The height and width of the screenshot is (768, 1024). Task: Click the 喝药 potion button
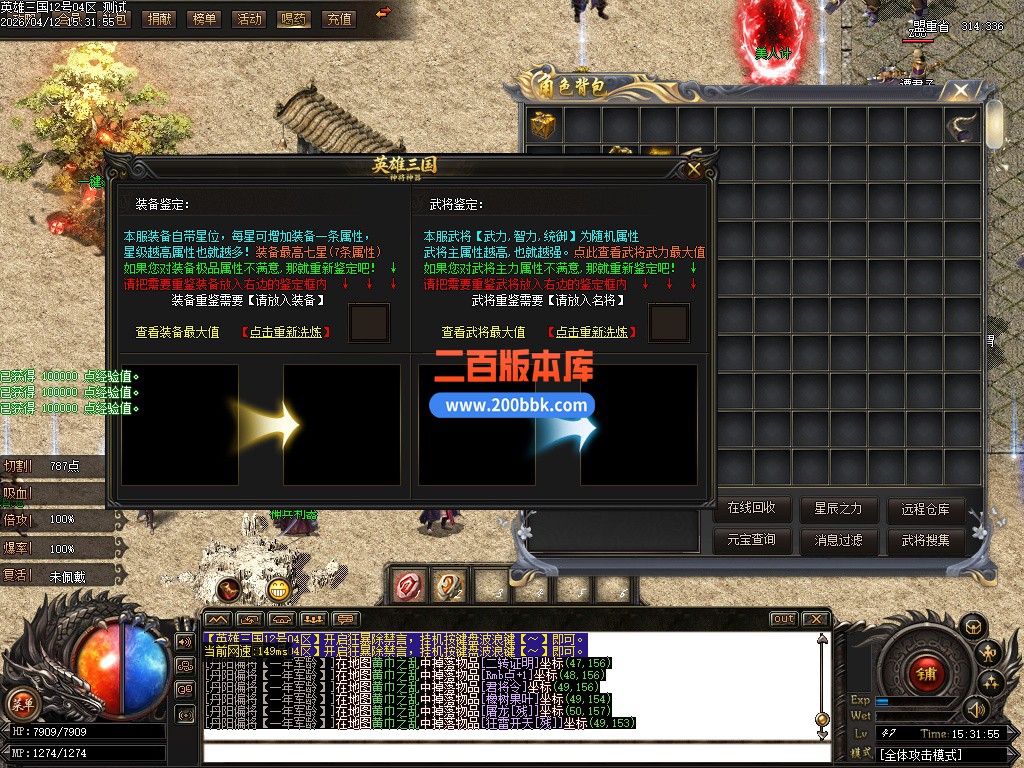(x=294, y=18)
